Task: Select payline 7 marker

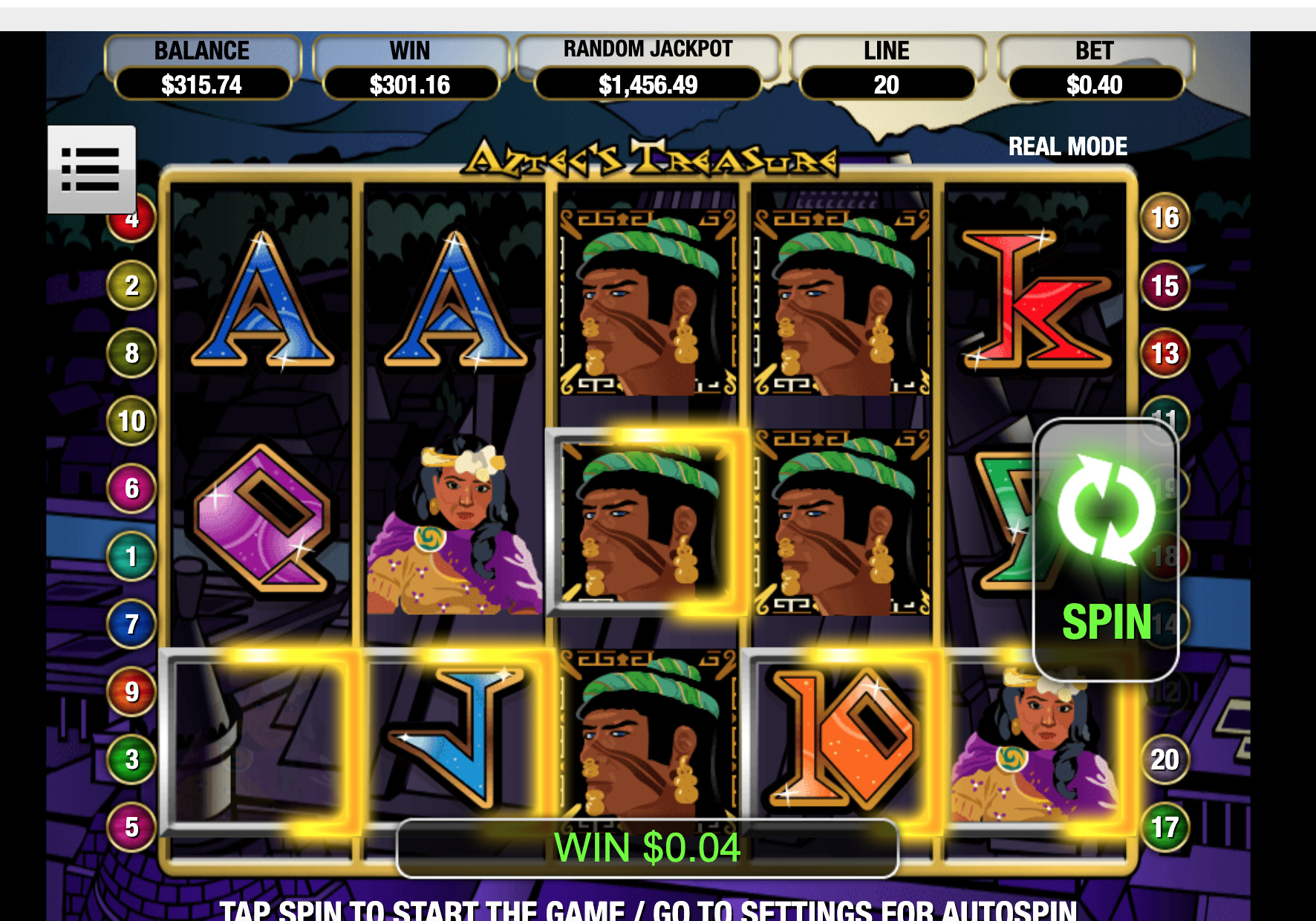Action: click(132, 624)
